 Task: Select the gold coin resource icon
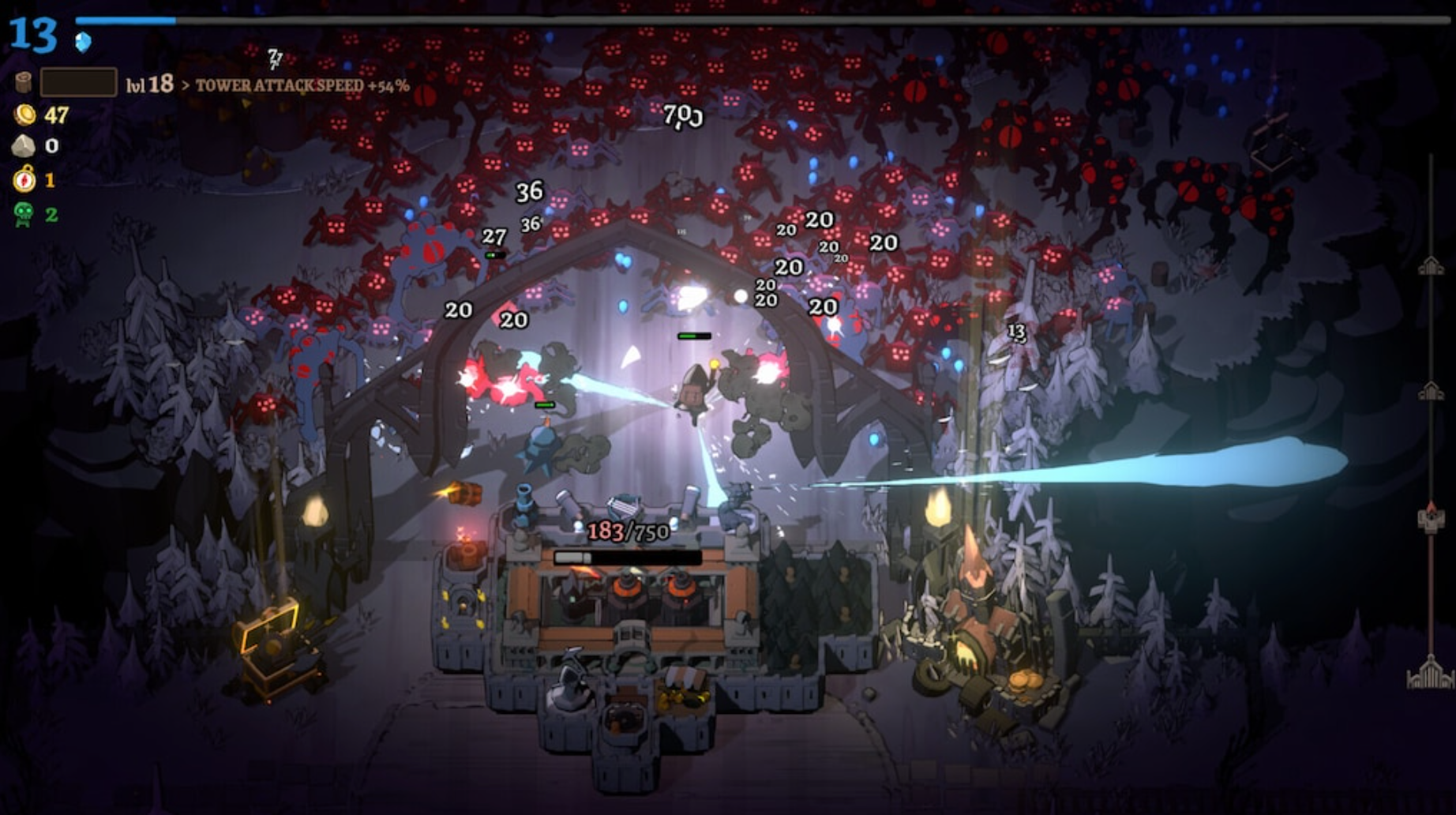coord(26,116)
